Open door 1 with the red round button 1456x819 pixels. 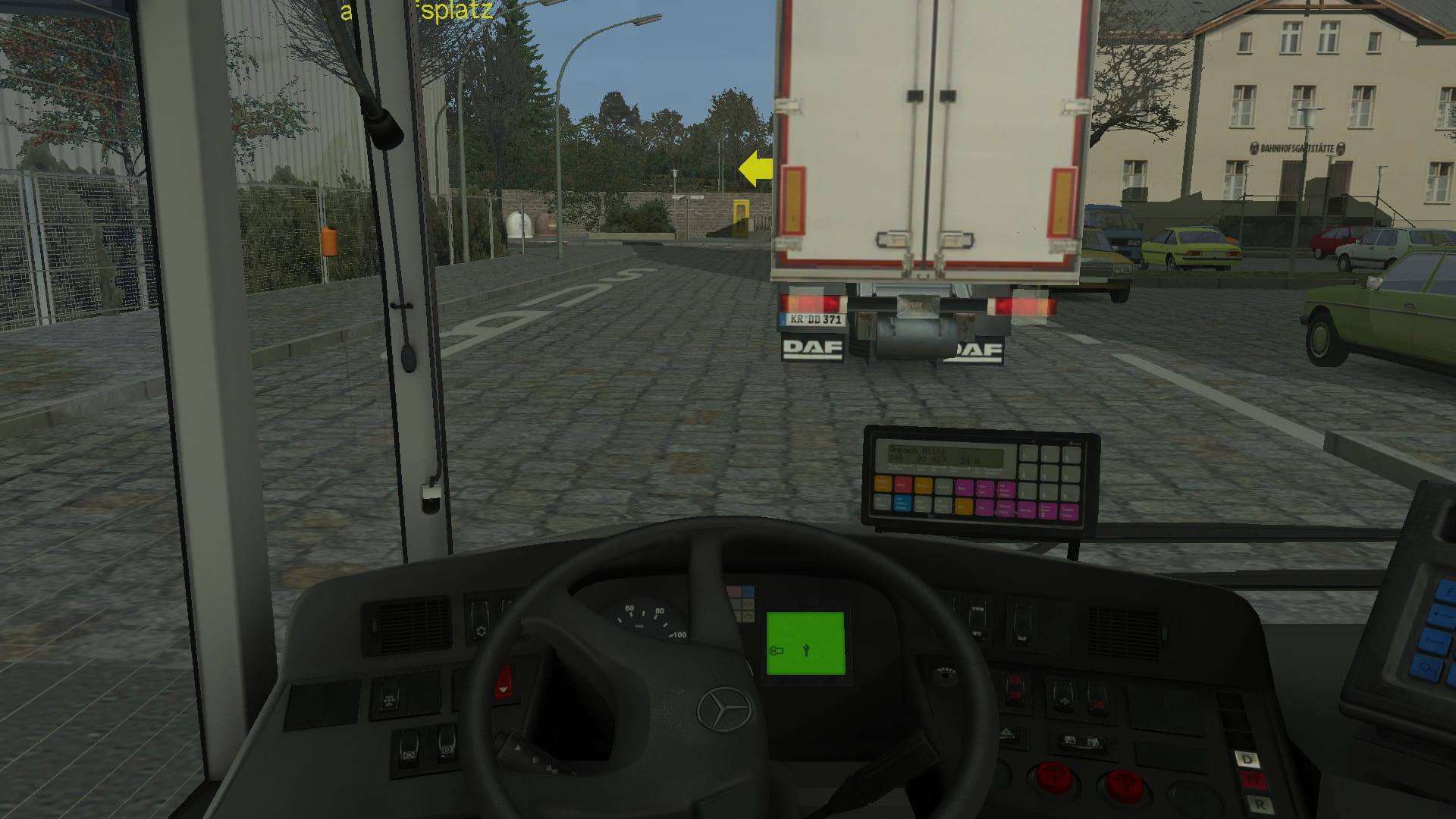point(1055,780)
